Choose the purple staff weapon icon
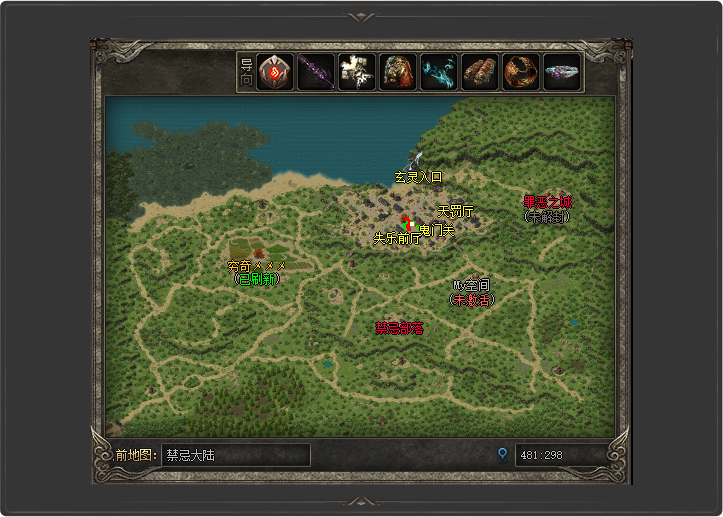 pos(316,73)
